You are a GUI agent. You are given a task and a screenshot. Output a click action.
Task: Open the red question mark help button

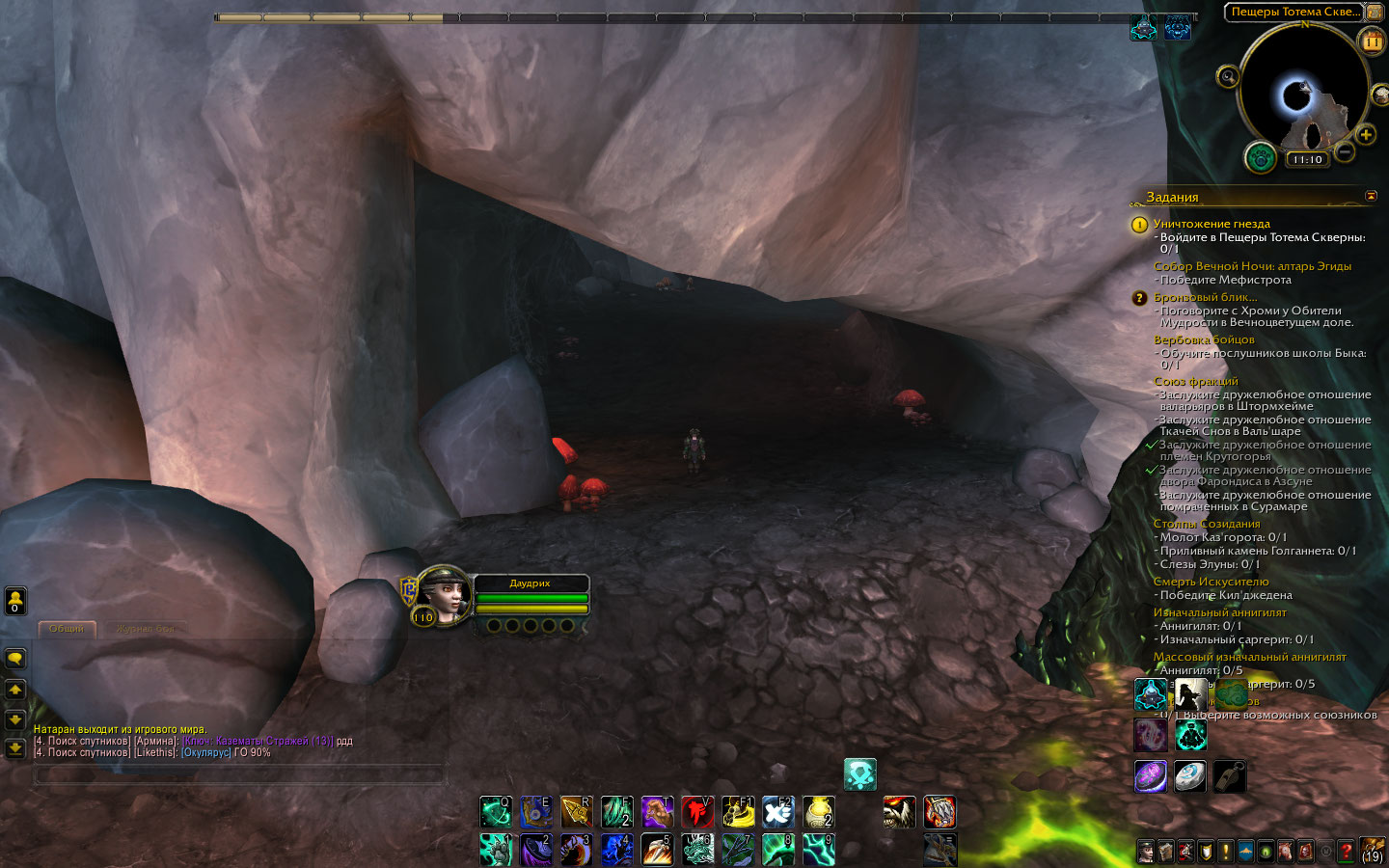click(x=1346, y=852)
